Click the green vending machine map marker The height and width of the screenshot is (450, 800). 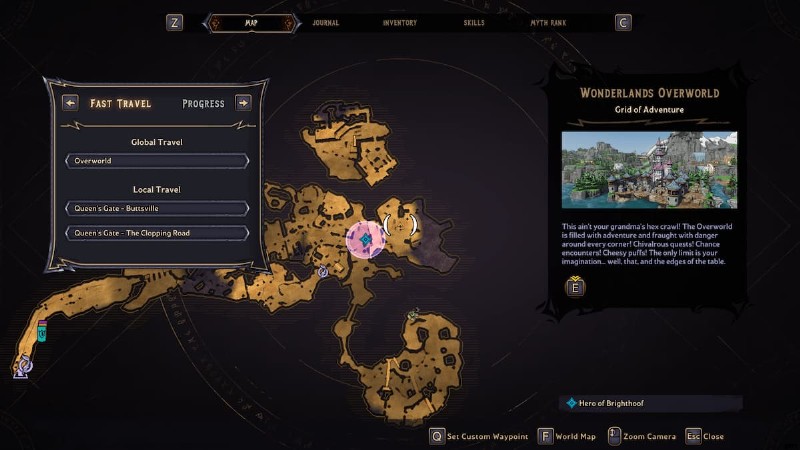[x=42, y=331]
